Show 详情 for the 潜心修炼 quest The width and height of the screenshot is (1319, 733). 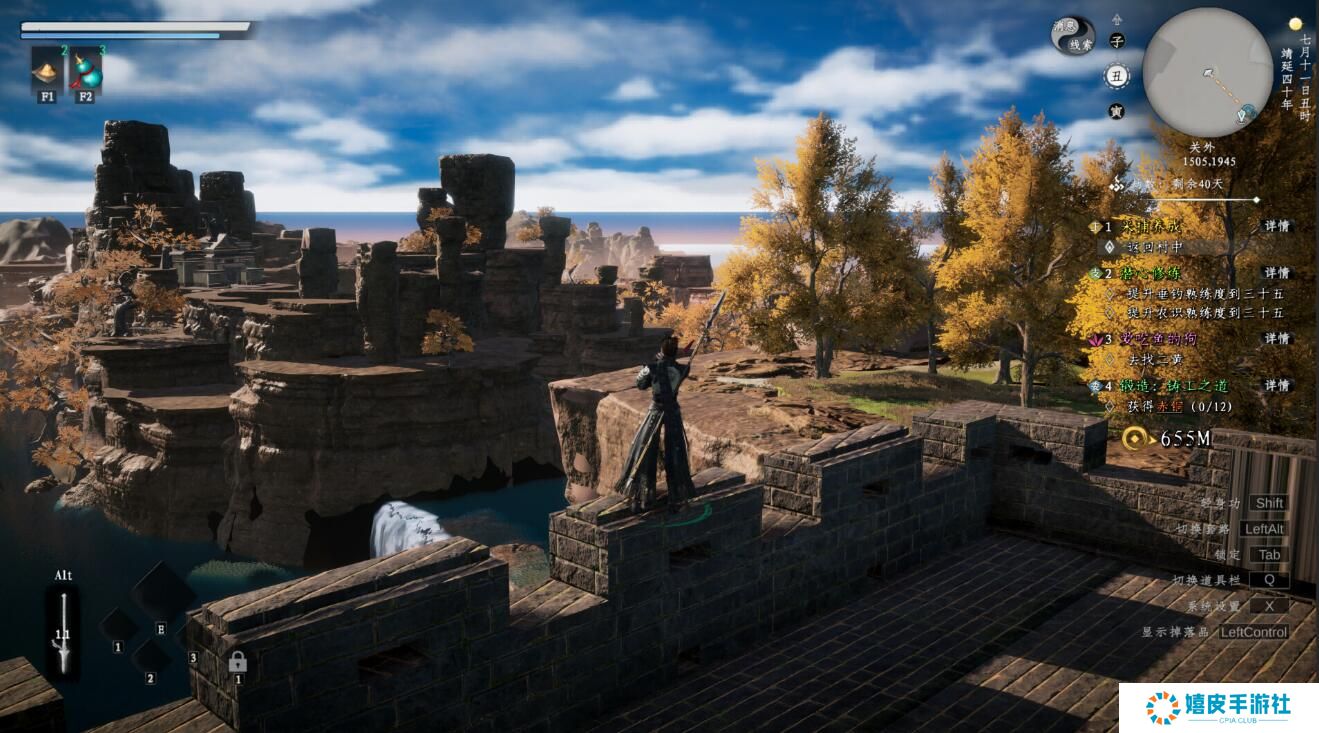(x=1276, y=273)
